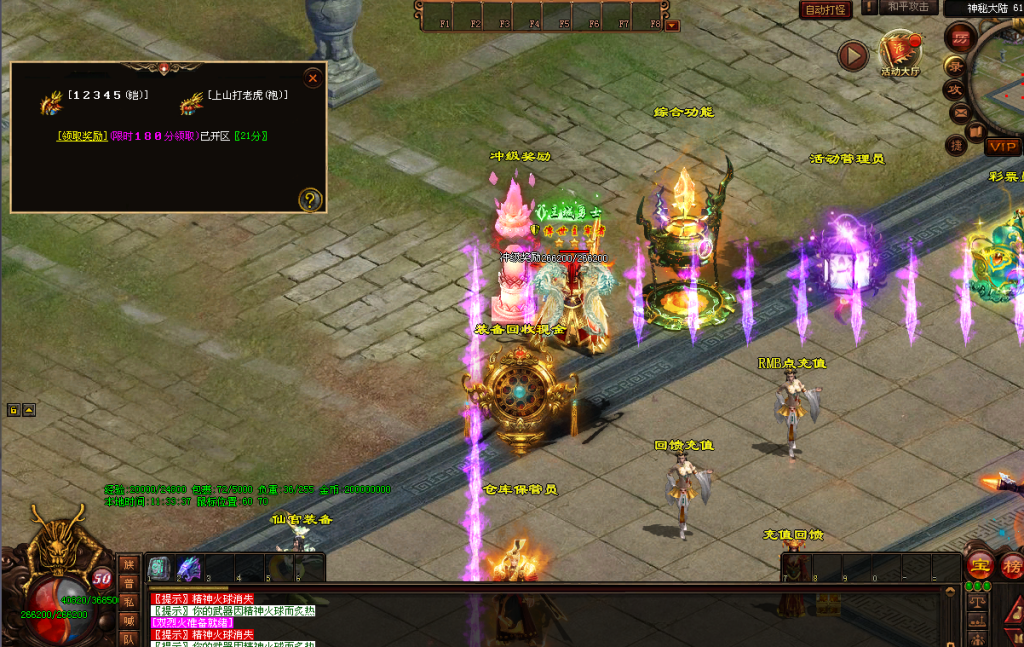Expand the F-key bar dropdown arrow
This screenshot has height=647, width=1024.
[x=672, y=25]
